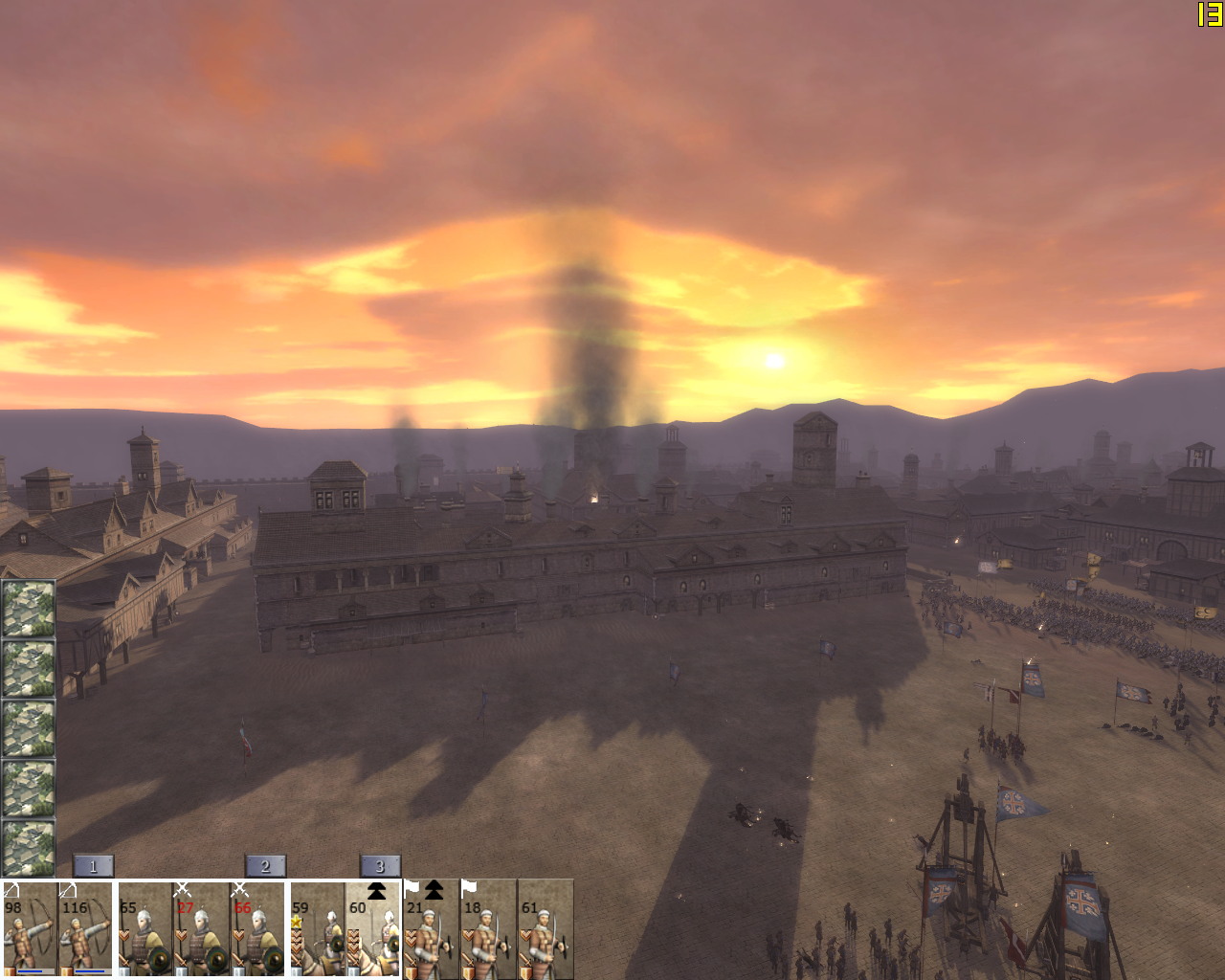Image resolution: width=1225 pixels, height=980 pixels.
Task: Select the cavalry unit card with 59 men
Action: [317, 930]
